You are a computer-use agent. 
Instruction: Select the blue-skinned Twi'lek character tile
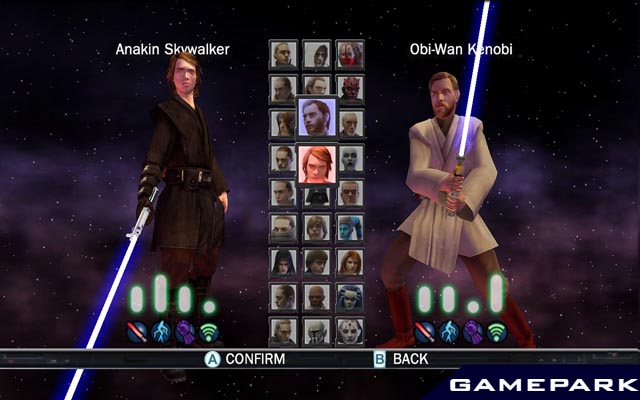(349, 228)
